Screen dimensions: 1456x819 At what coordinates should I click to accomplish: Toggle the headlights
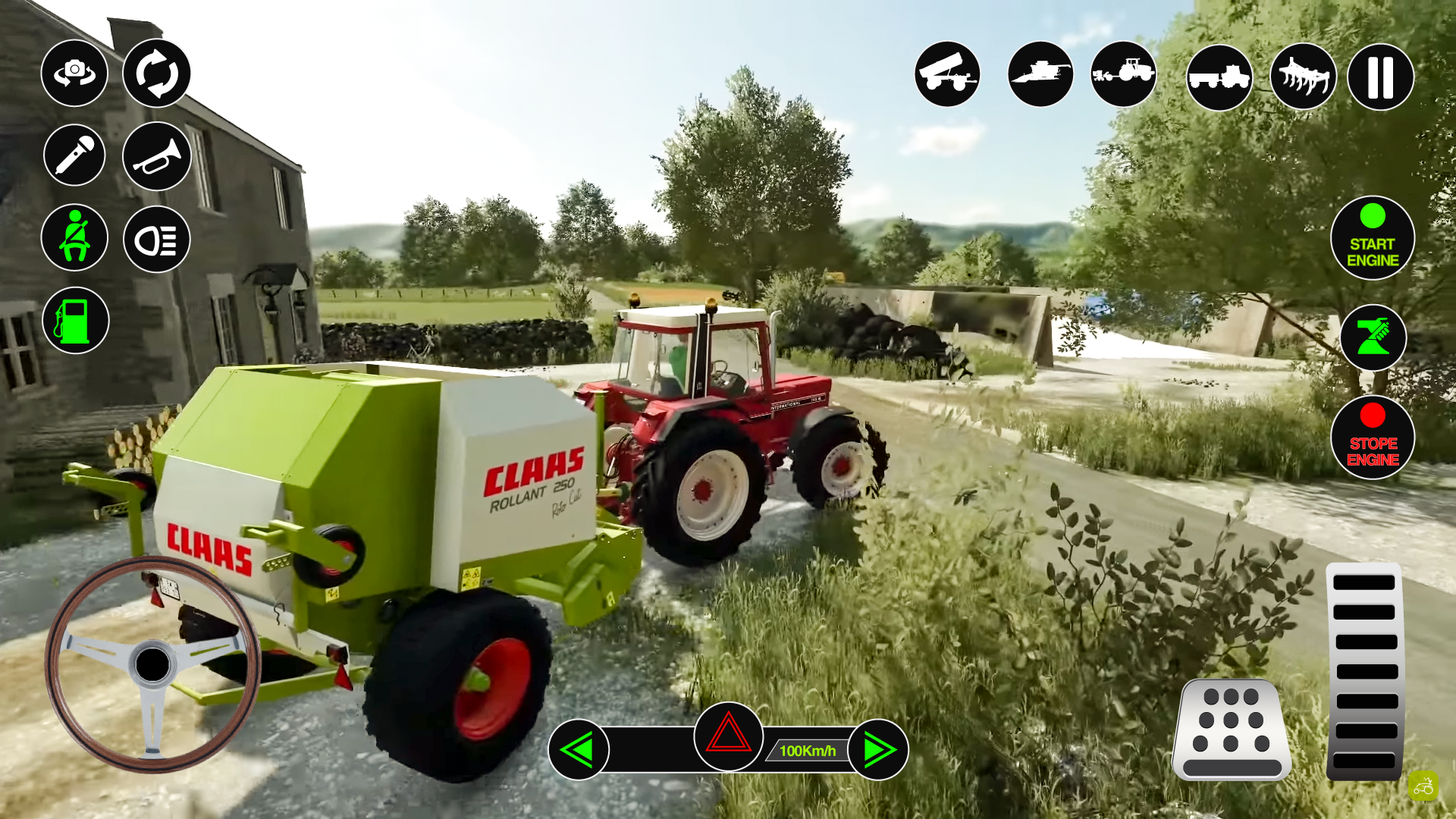tap(156, 237)
